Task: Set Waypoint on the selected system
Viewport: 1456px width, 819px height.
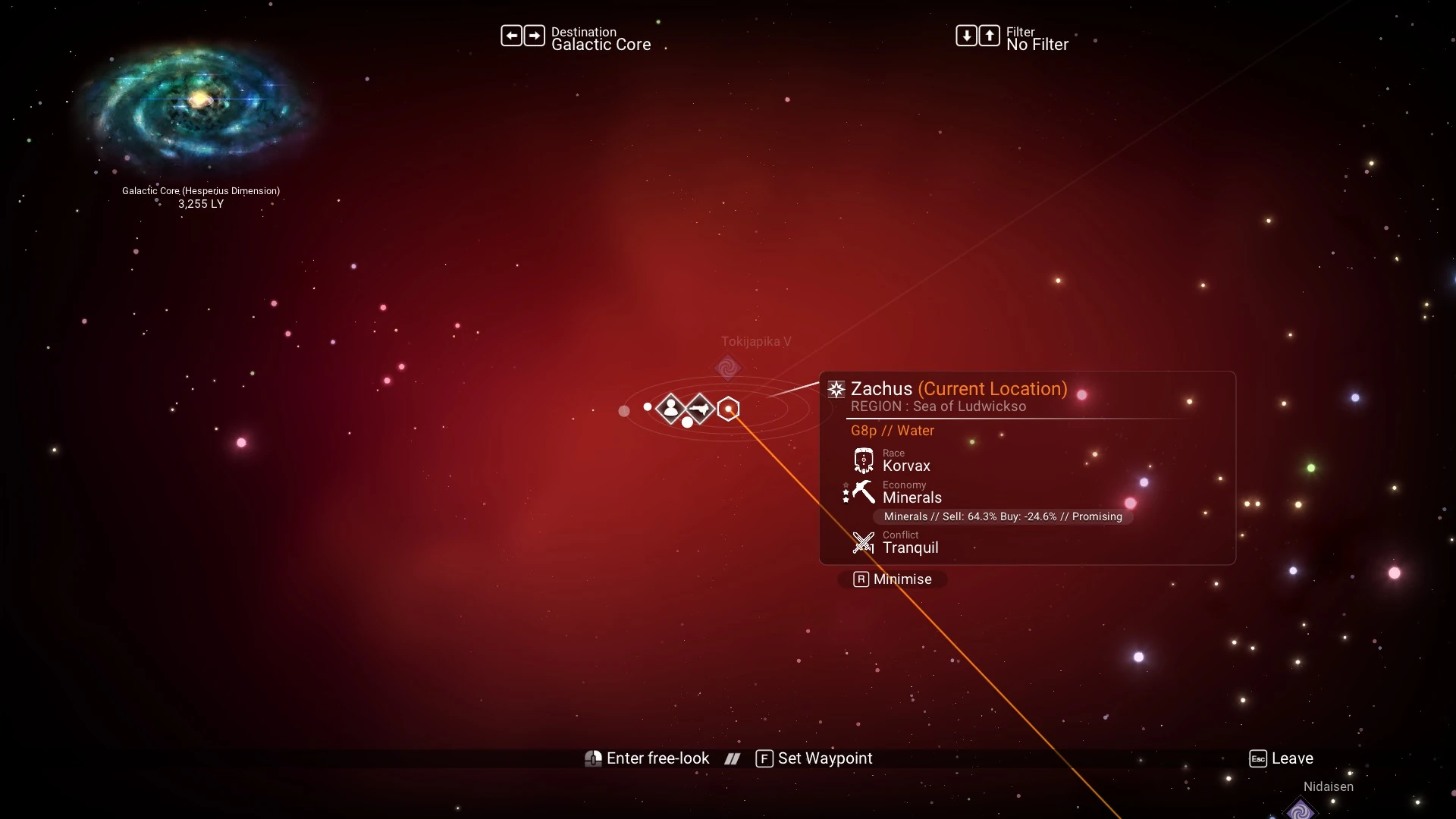Action: coord(814,758)
